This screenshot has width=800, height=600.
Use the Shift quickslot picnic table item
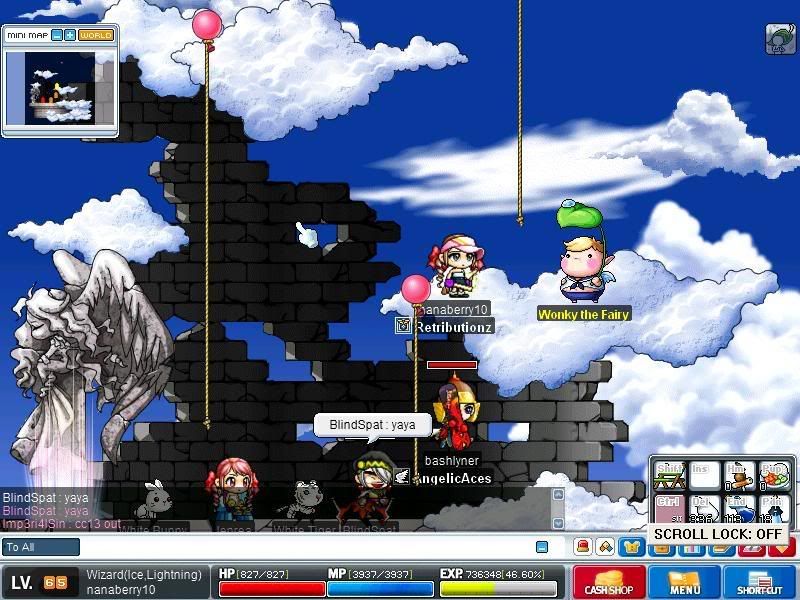pos(669,473)
